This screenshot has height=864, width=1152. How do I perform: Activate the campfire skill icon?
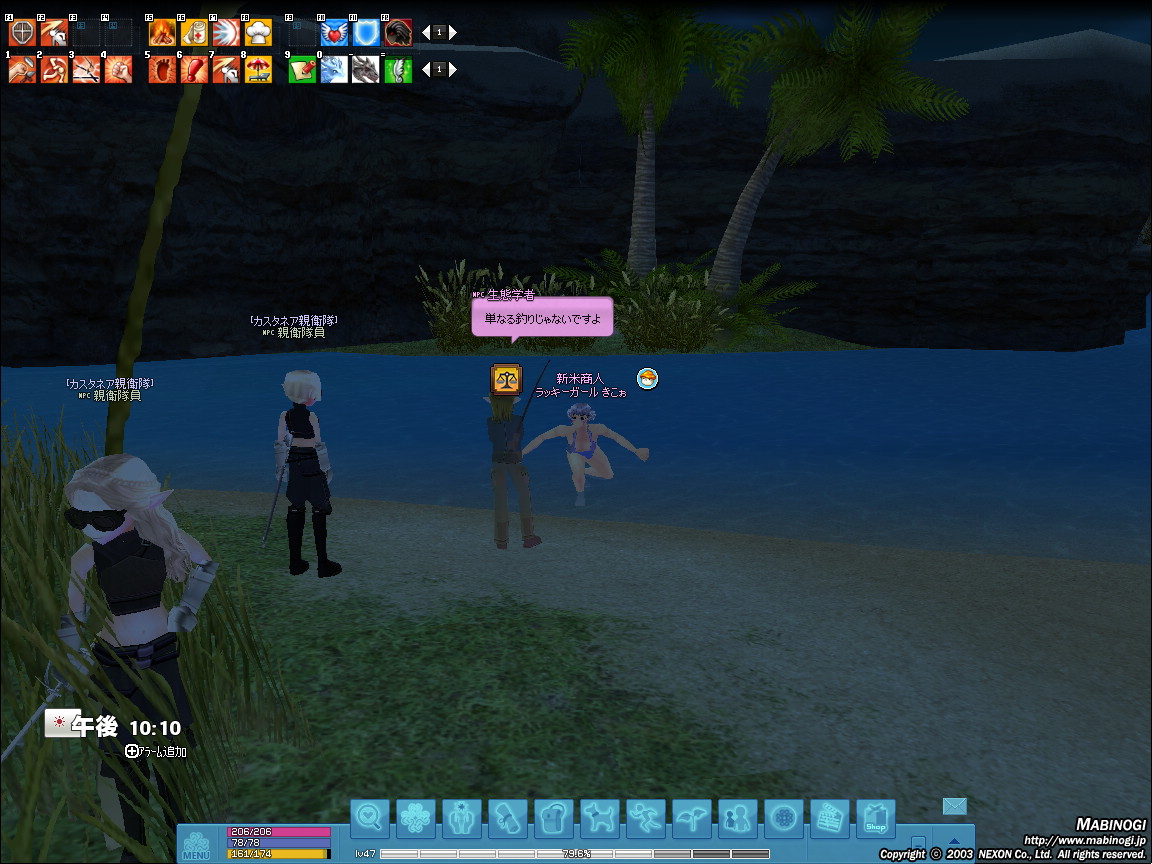[x=162, y=33]
